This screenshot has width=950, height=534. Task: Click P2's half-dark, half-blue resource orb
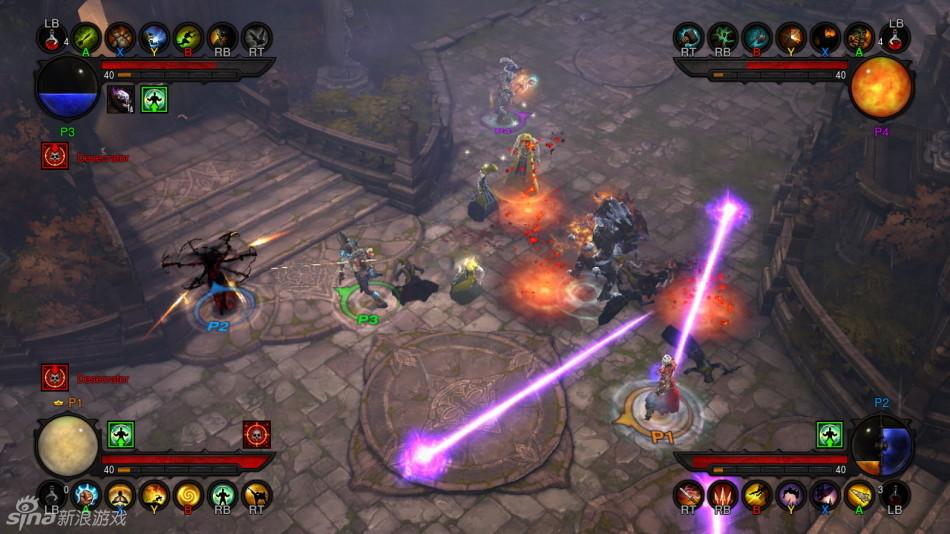click(x=883, y=445)
